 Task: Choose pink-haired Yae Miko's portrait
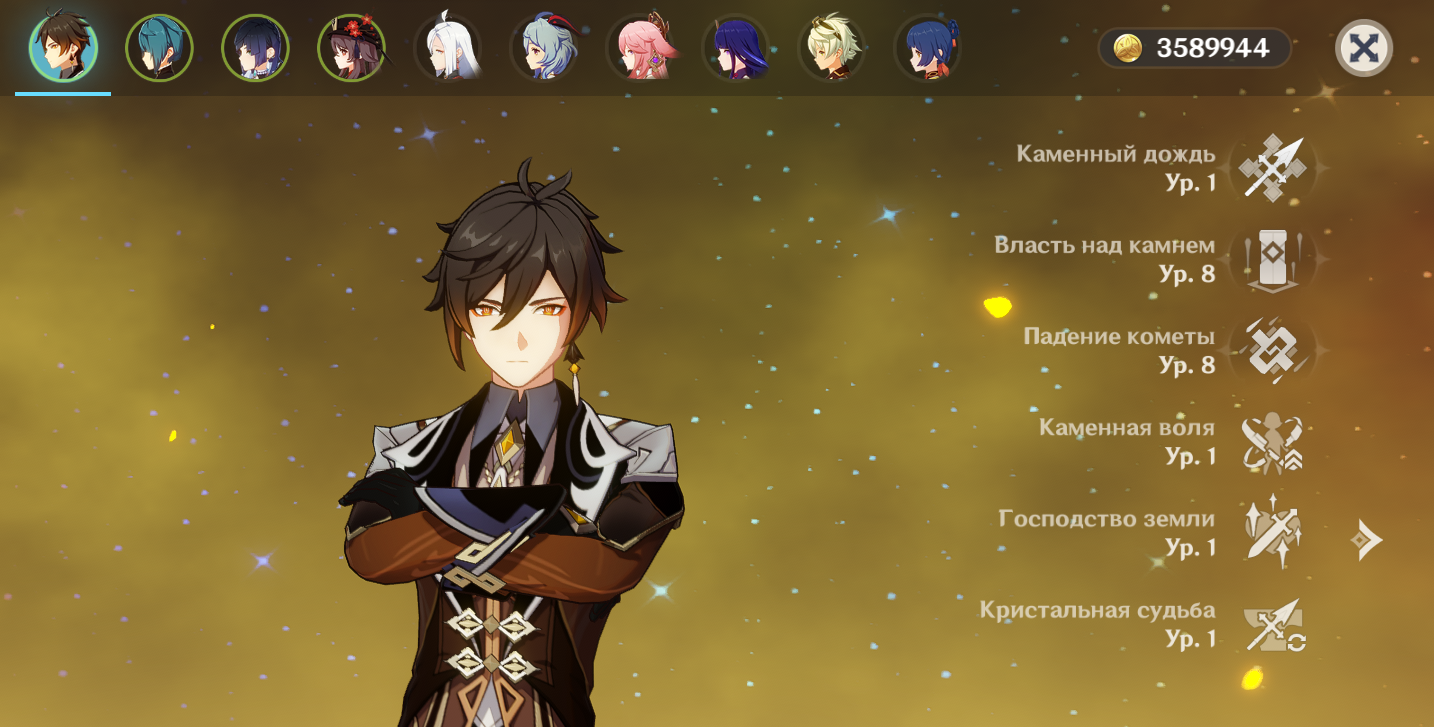click(639, 48)
